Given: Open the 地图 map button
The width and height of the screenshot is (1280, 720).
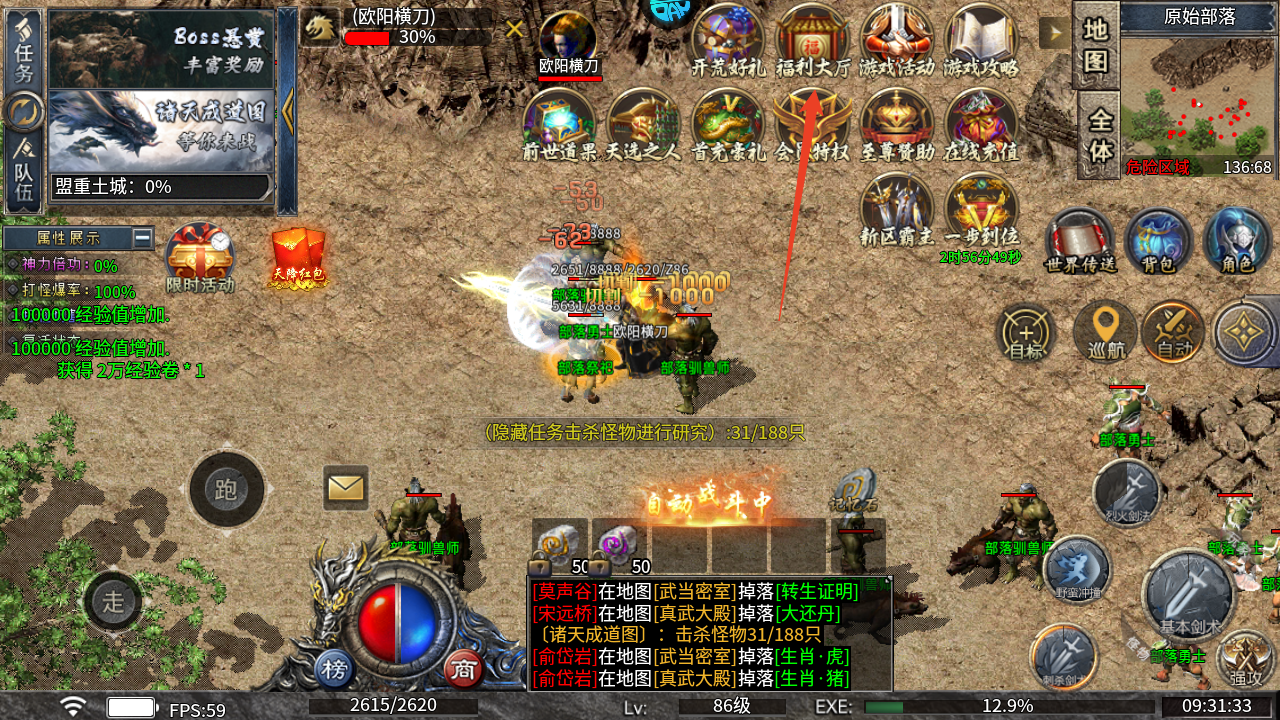Looking at the screenshot, I should [1096, 46].
